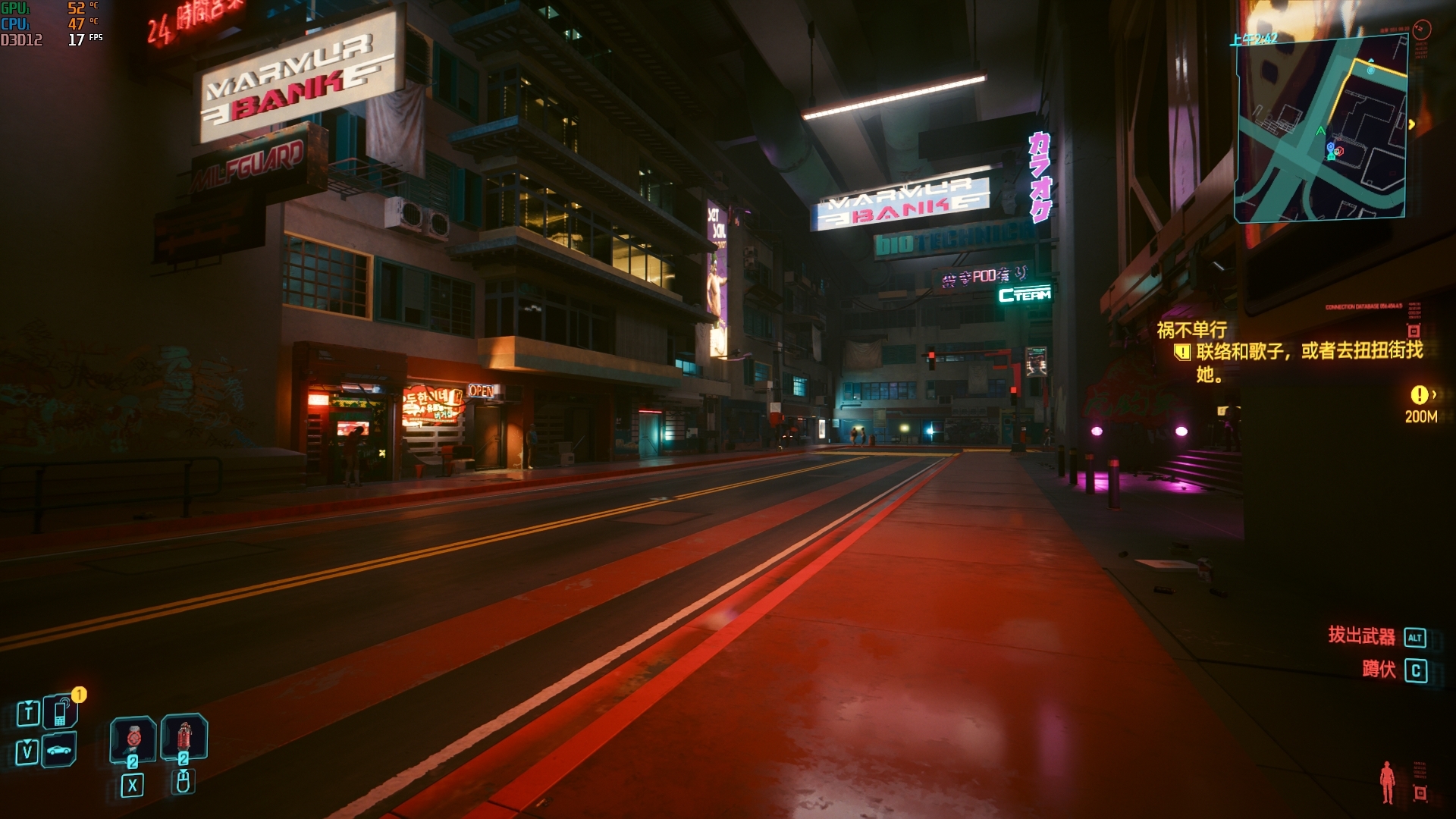Click the red player body status icon
1456x819 pixels.
[x=1387, y=782]
